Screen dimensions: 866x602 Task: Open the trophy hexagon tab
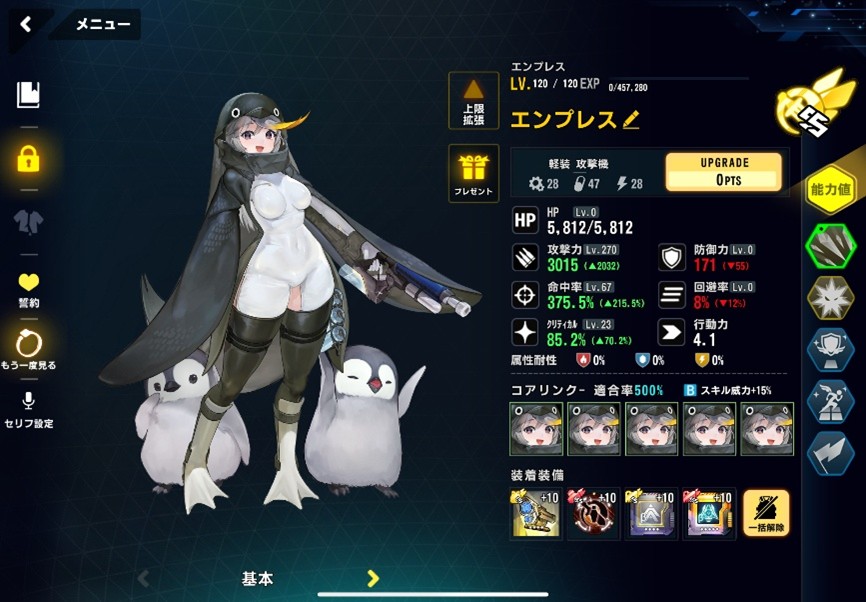point(830,348)
